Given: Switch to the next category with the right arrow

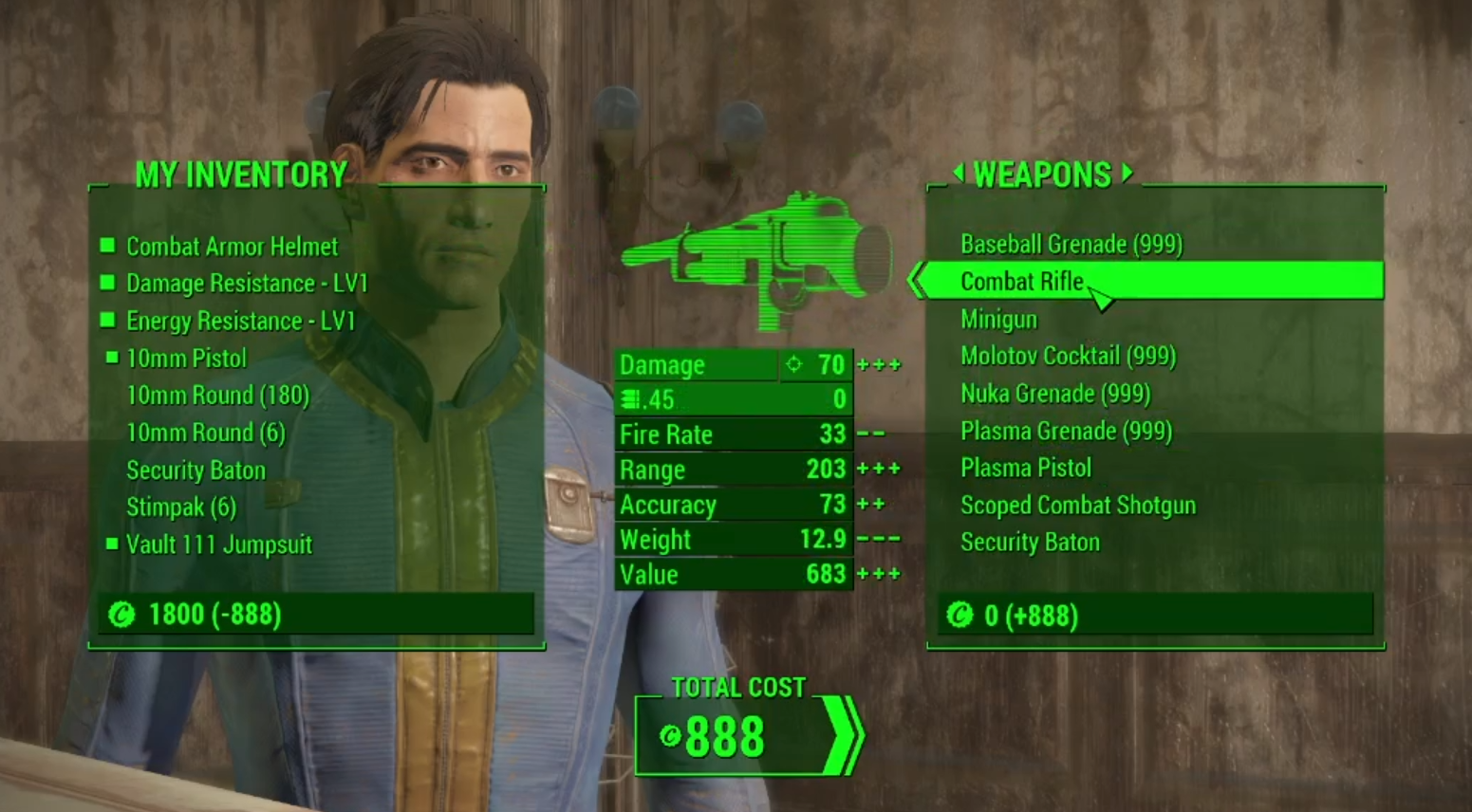Looking at the screenshot, I should (1127, 174).
